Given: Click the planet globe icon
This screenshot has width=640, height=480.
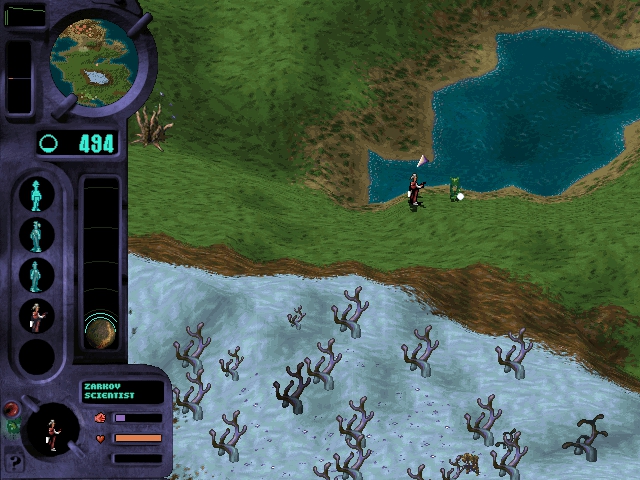Looking at the screenshot, I should pyautogui.click(x=99, y=331).
